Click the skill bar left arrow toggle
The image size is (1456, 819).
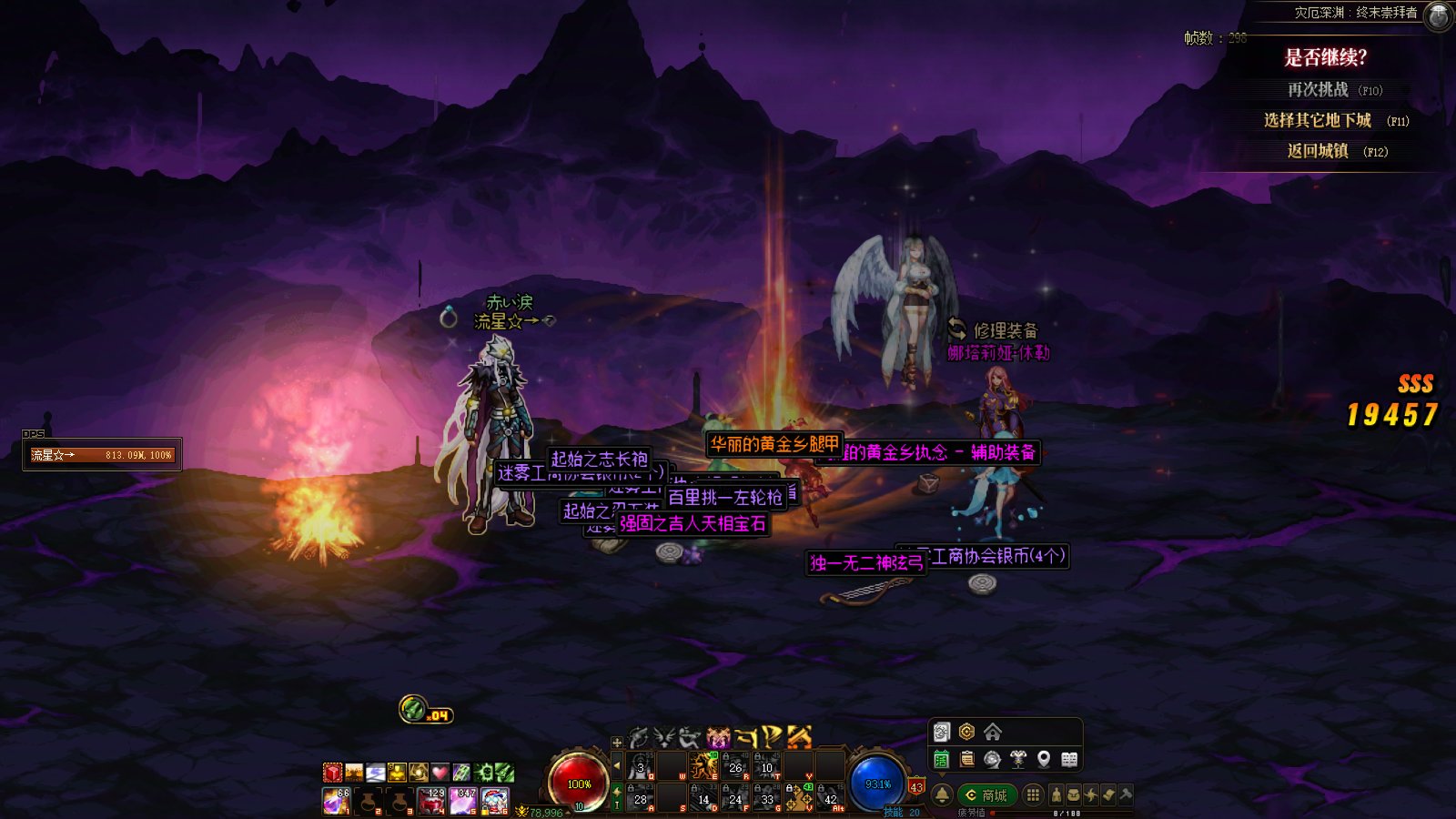click(x=617, y=765)
